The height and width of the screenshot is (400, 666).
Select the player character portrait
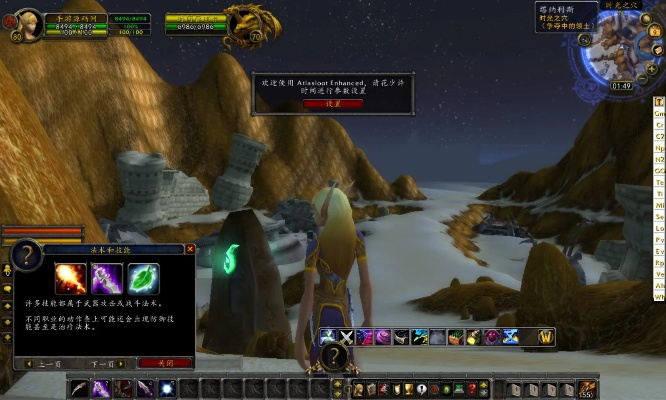30,24
